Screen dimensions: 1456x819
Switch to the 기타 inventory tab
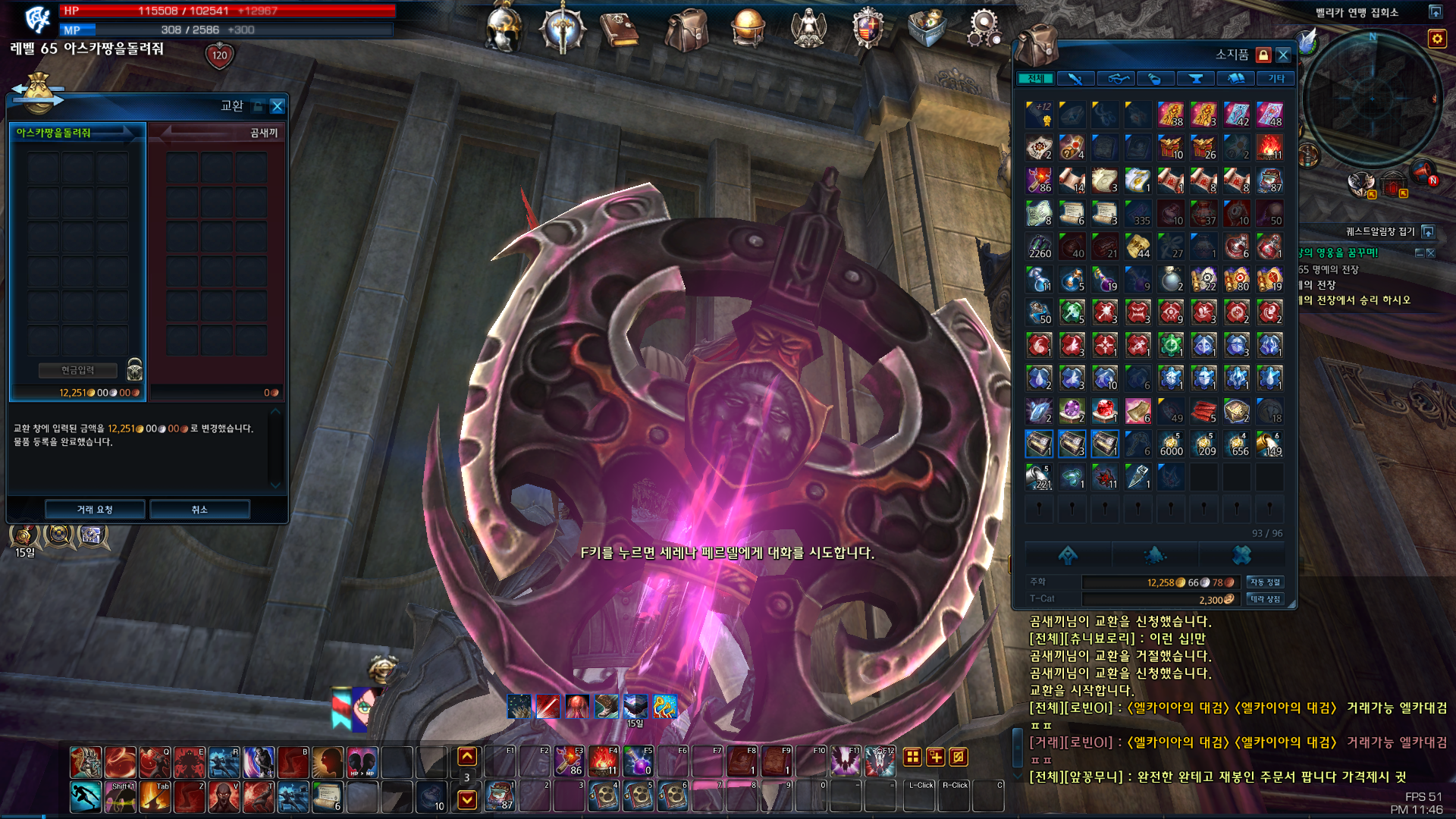[1276, 78]
